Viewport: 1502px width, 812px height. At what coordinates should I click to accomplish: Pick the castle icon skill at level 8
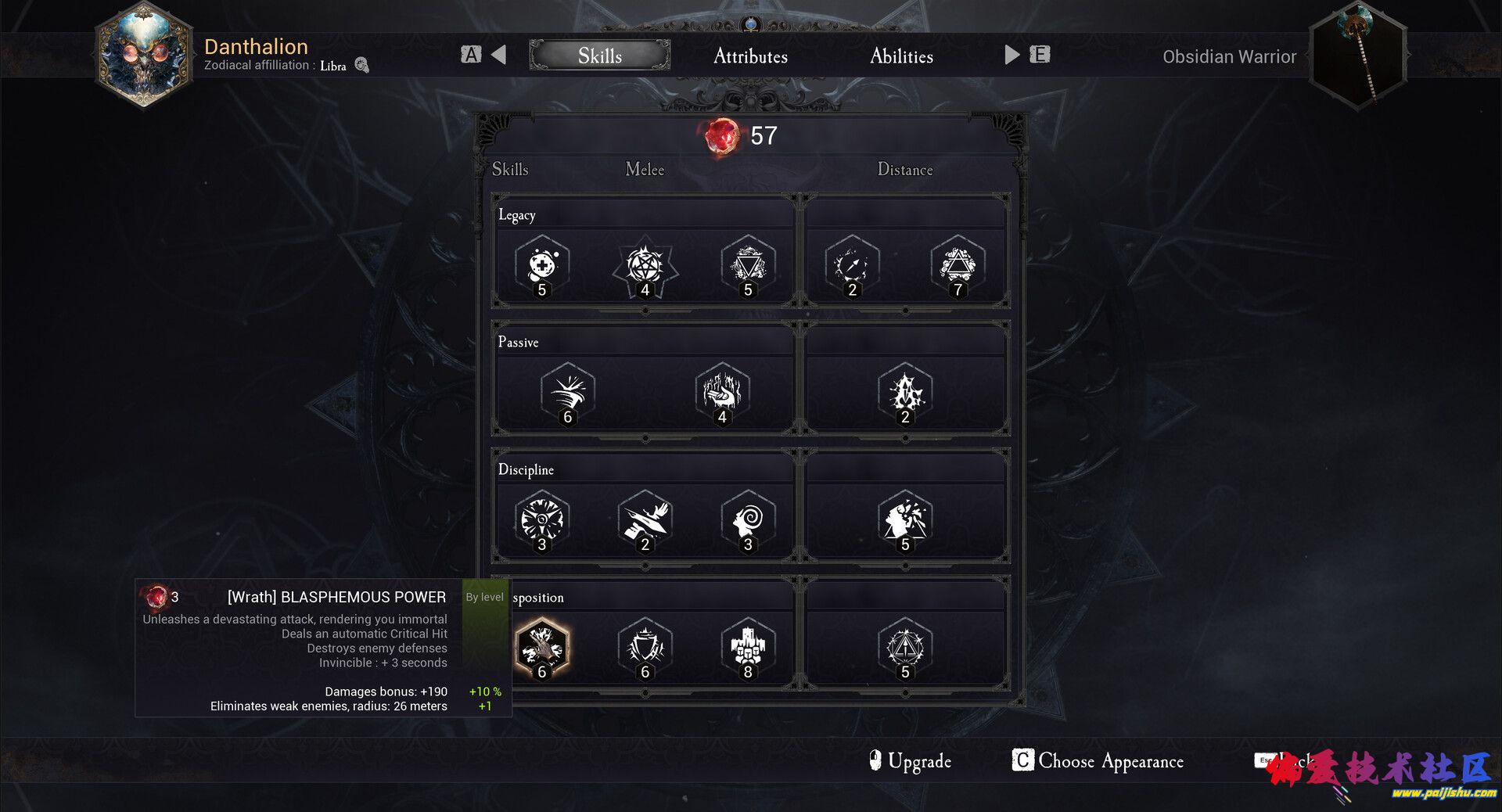pos(748,646)
